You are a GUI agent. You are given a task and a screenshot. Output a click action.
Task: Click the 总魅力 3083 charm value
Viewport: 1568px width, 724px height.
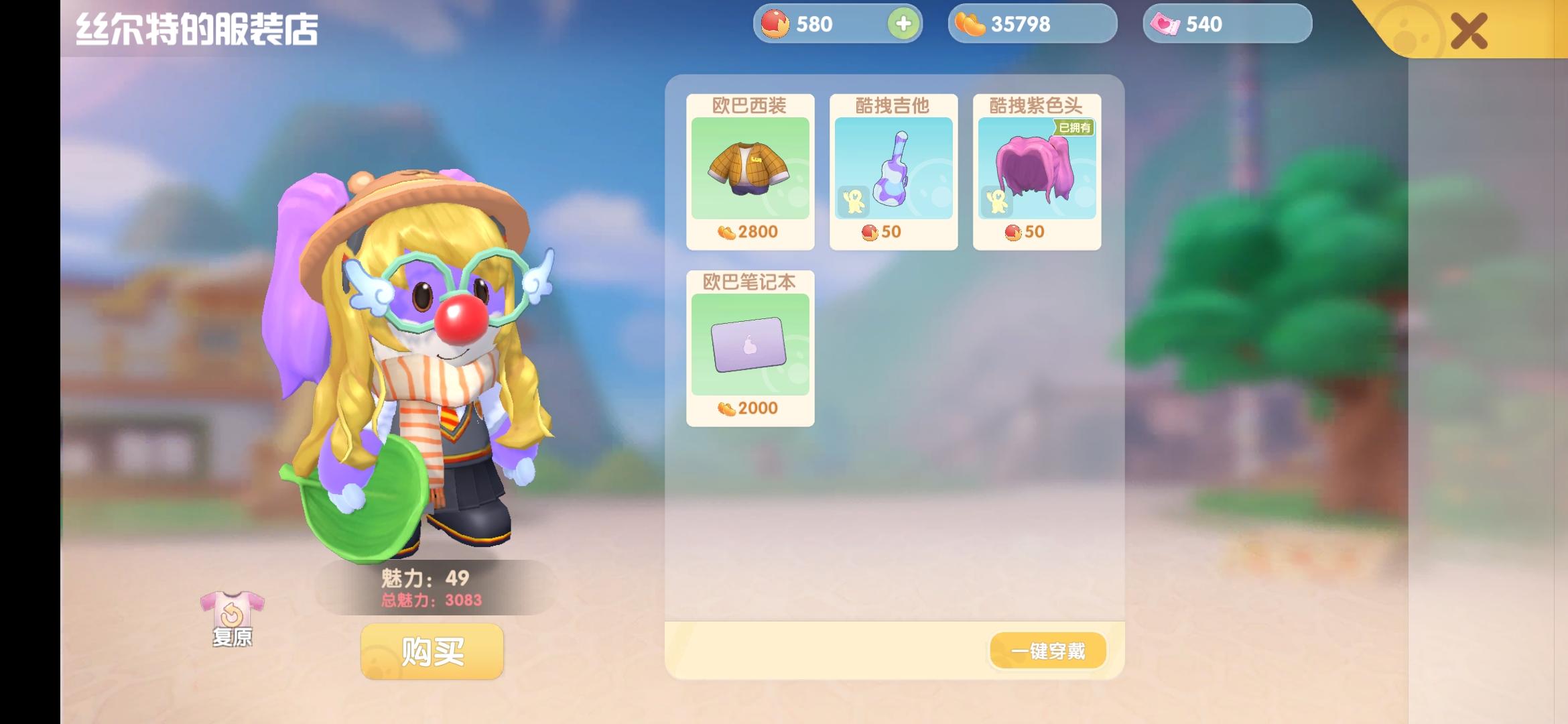point(429,601)
